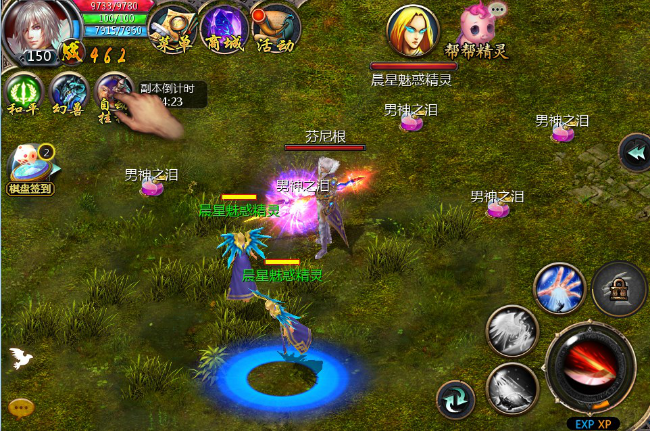This screenshot has height=431, width=651.
Task: Activate the 自动挂机 auto-battle icon
Action: [x=113, y=93]
